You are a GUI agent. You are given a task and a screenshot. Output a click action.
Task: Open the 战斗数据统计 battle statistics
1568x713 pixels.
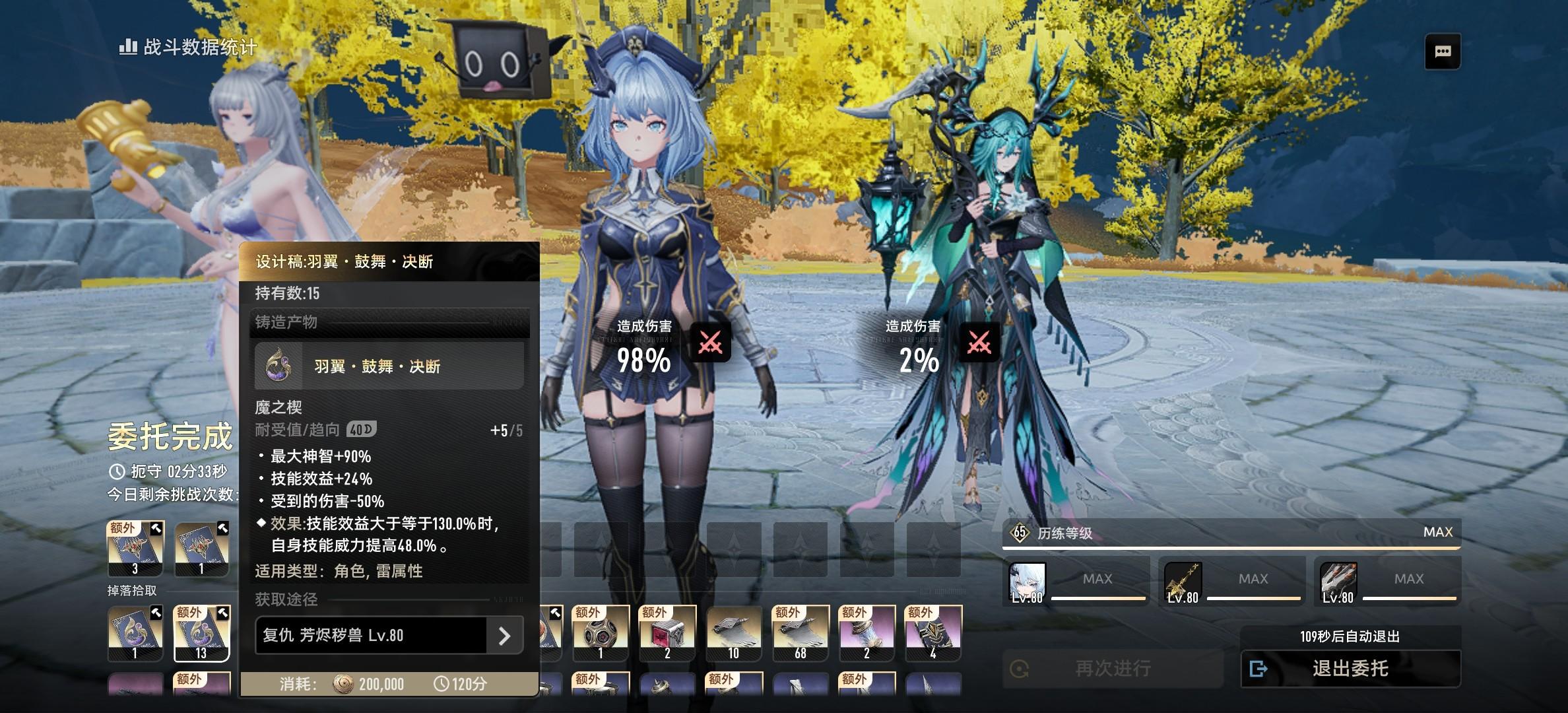188,48
